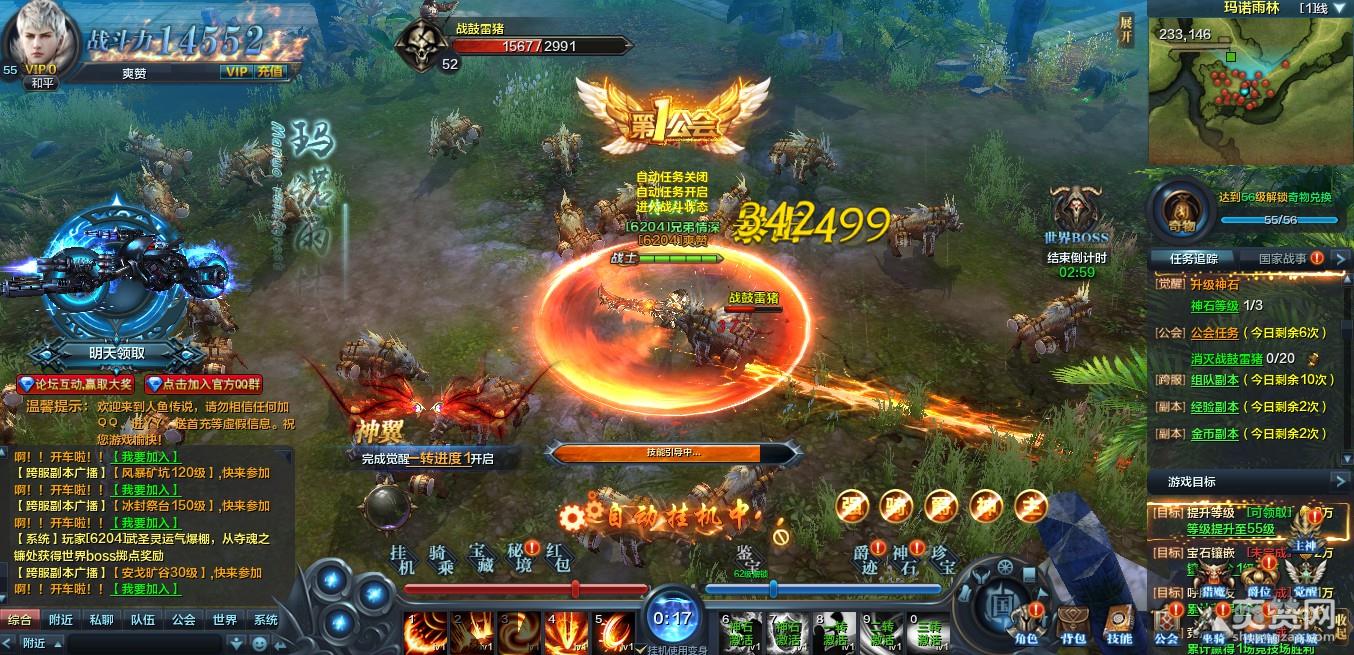Open the 奇物 curio icon

1177,207
